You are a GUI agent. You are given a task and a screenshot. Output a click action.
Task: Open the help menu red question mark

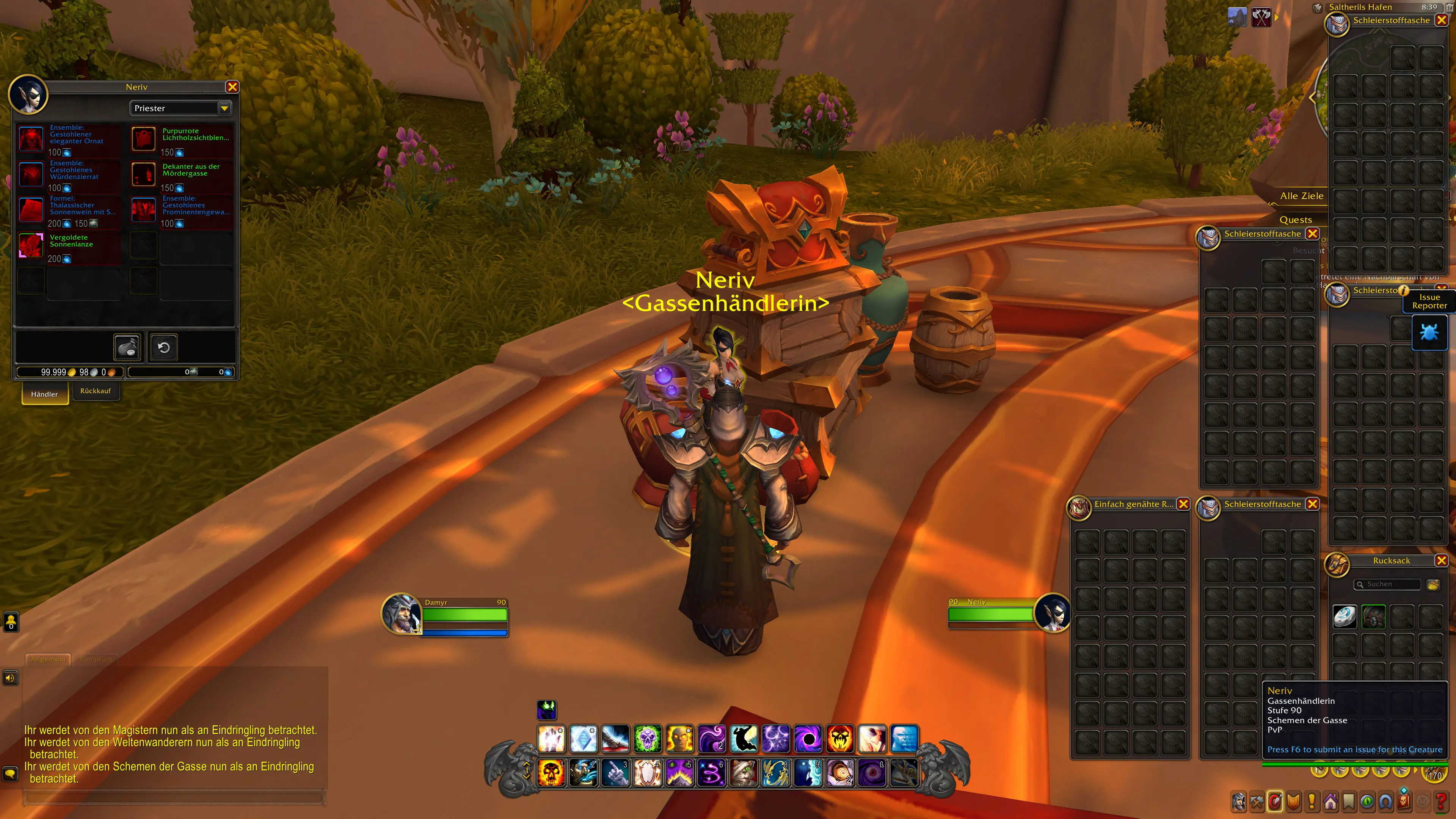1441,802
